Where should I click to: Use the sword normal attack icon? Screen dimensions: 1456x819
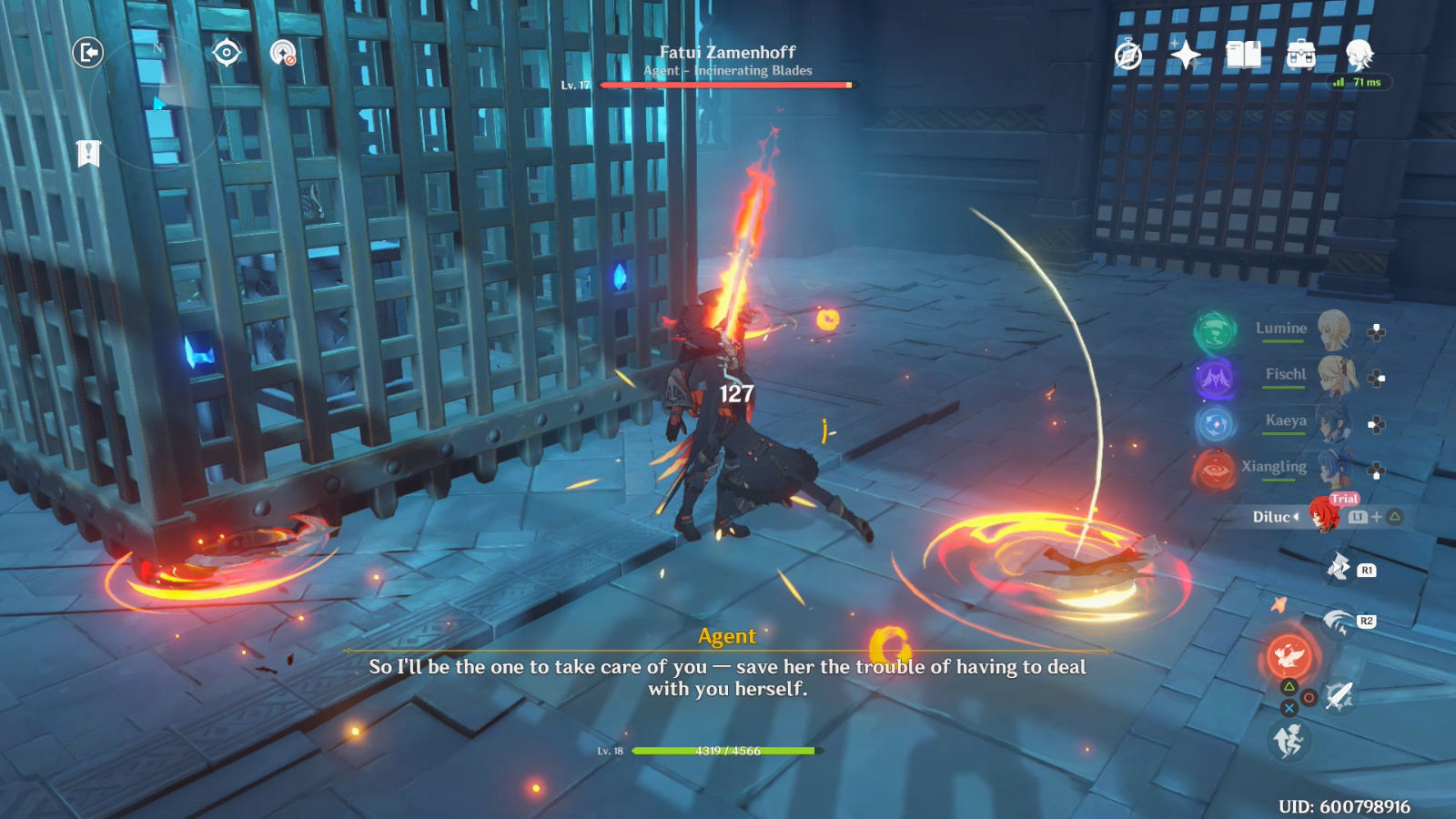click(x=1339, y=696)
